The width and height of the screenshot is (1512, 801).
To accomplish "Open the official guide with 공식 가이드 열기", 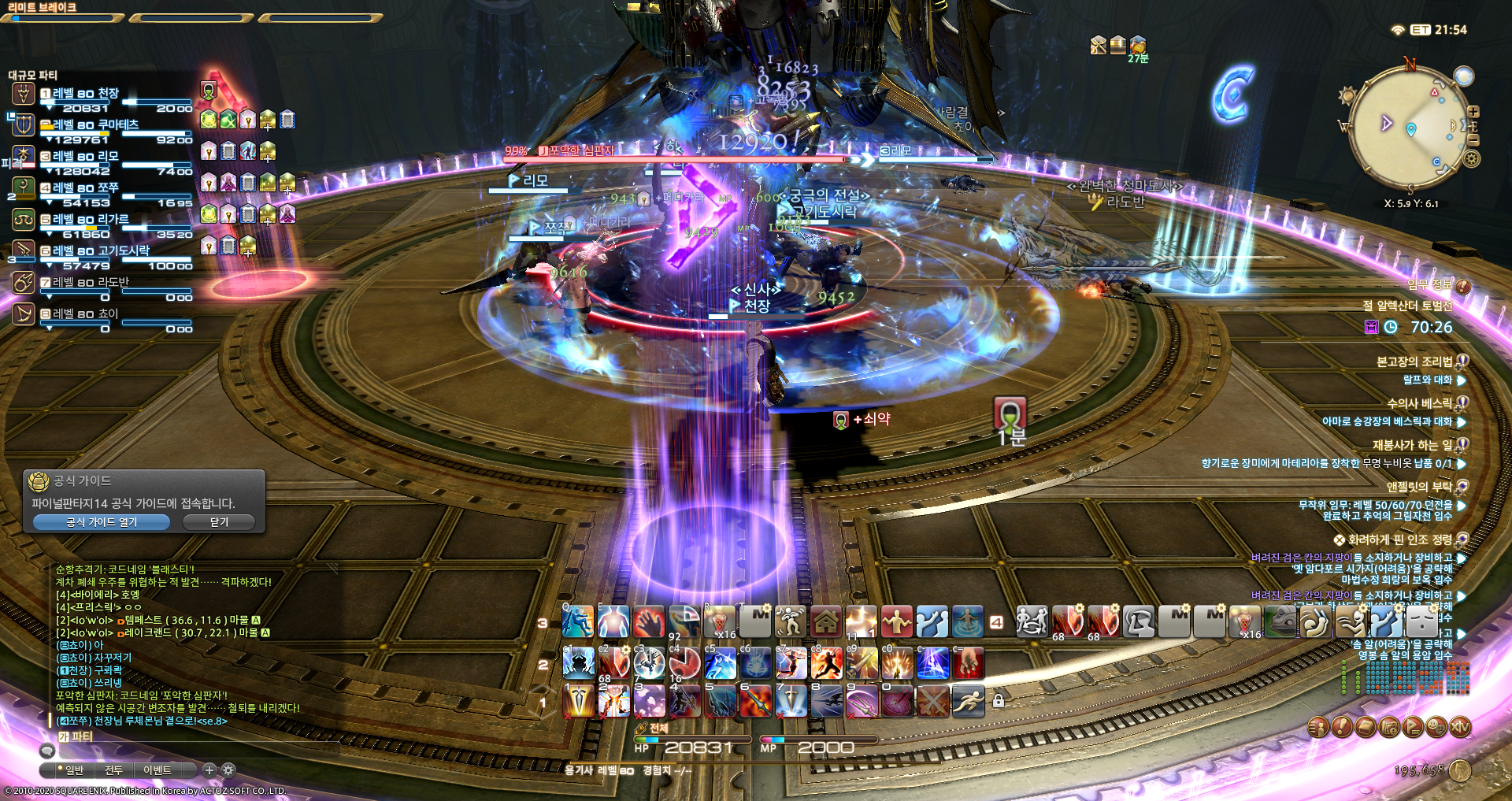I will (102, 522).
